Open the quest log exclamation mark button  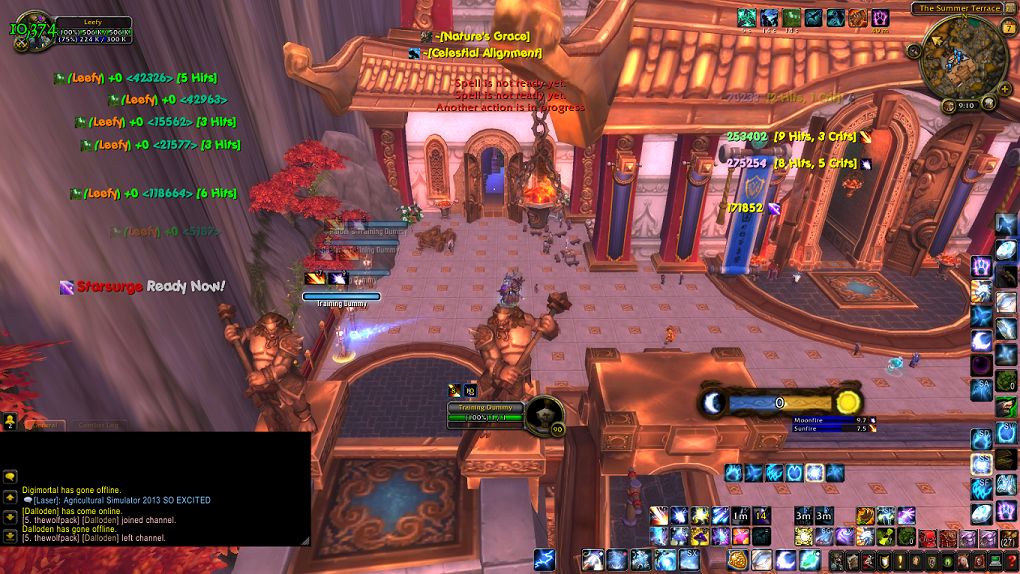point(899,561)
